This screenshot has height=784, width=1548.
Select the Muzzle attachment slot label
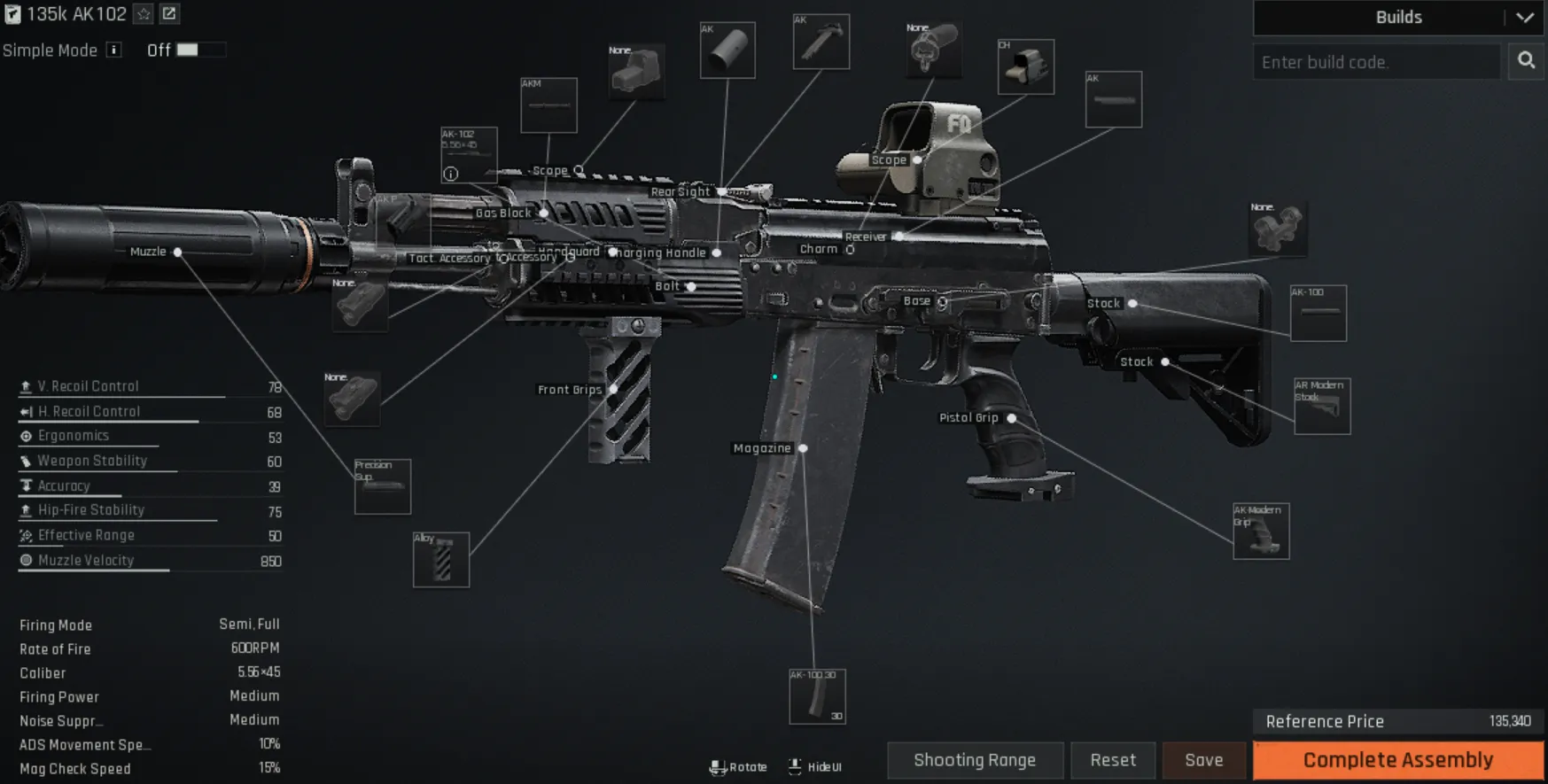148,252
